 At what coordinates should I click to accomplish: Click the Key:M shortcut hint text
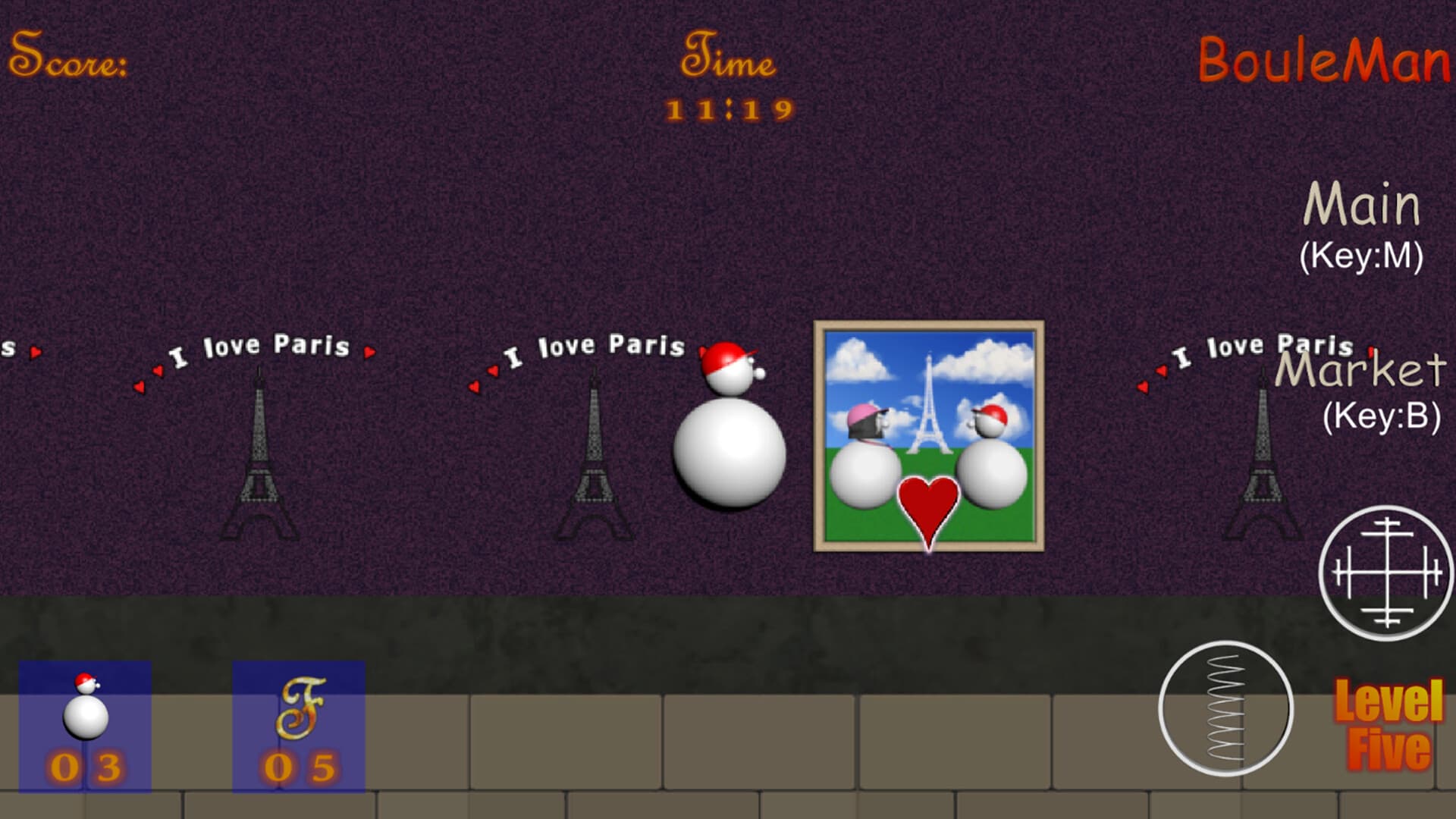[x=1361, y=256]
